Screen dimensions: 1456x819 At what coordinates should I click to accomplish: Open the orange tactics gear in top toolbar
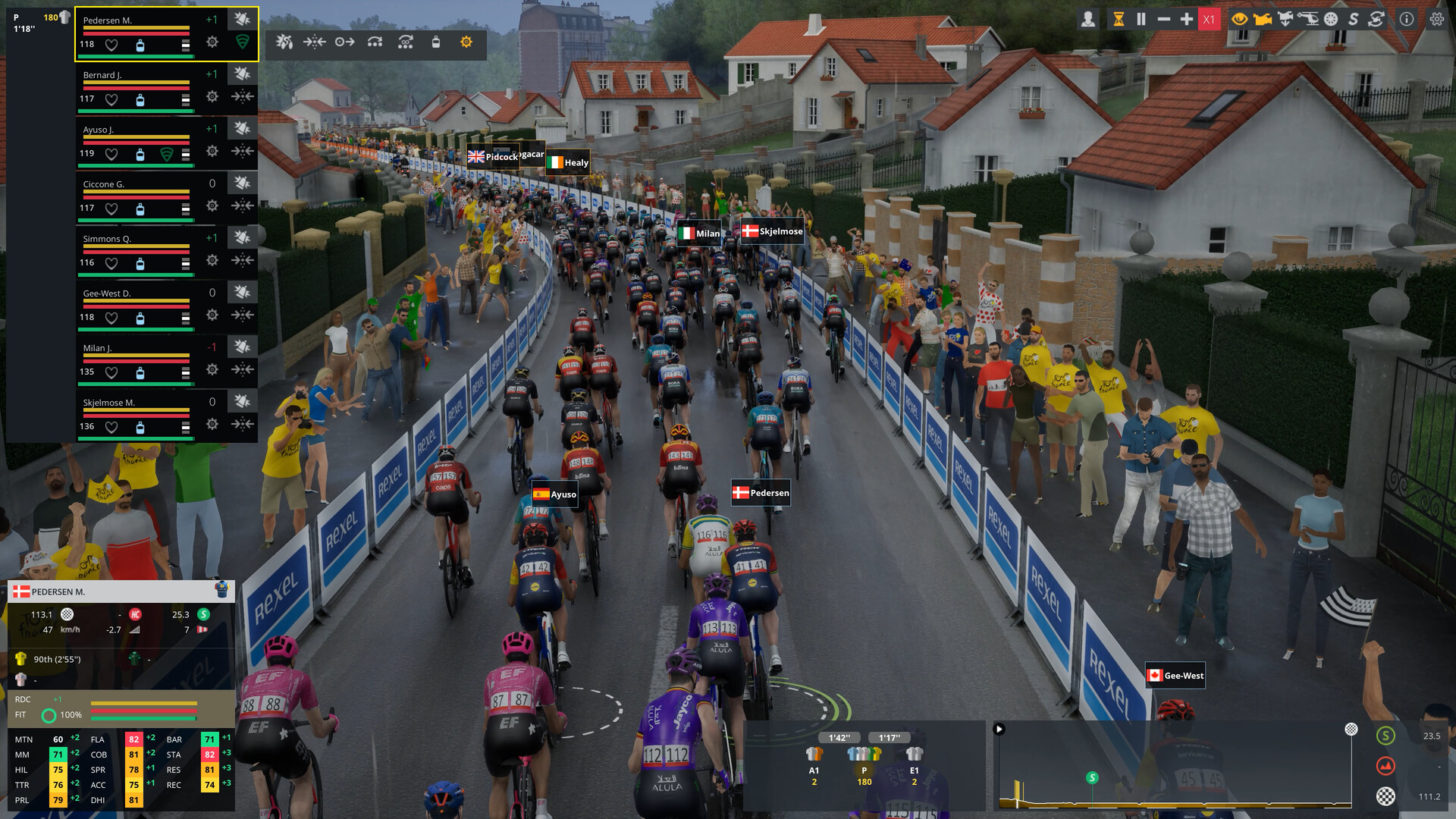465,43
